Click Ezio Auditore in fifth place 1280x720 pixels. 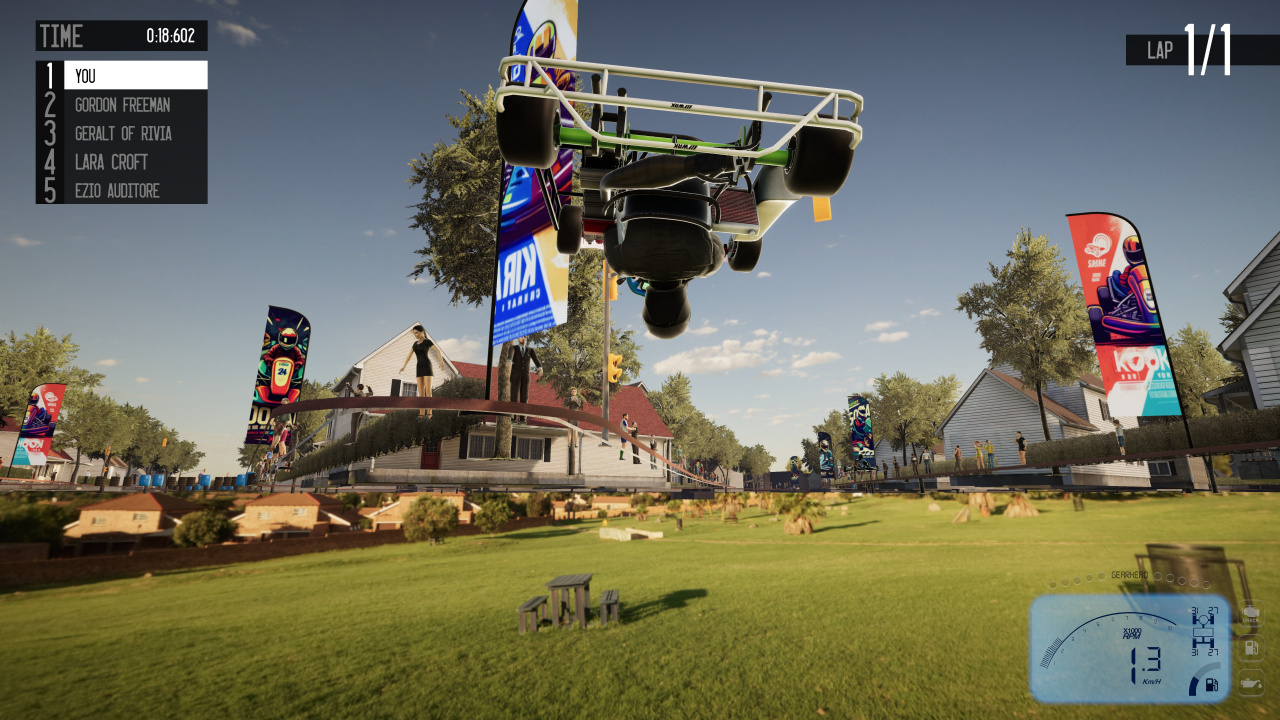[135, 190]
